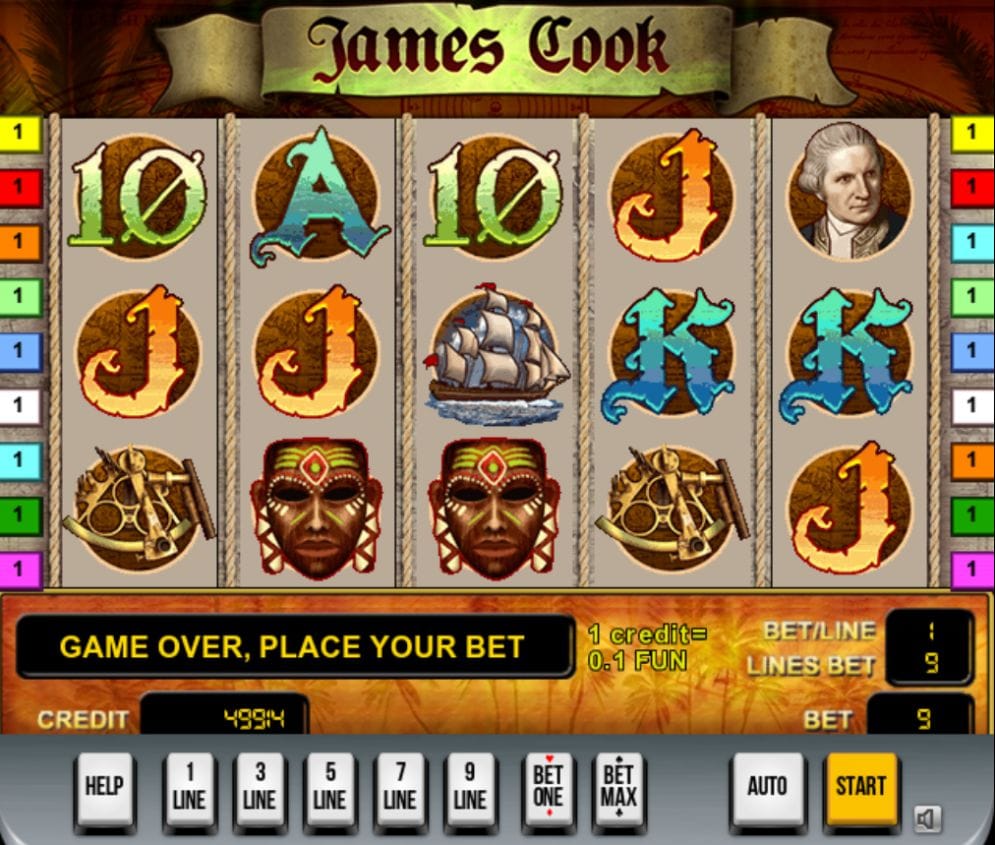Pick the 9 LINE button
The width and height of the screenshot is (995, 845).
tap(469, 788)
